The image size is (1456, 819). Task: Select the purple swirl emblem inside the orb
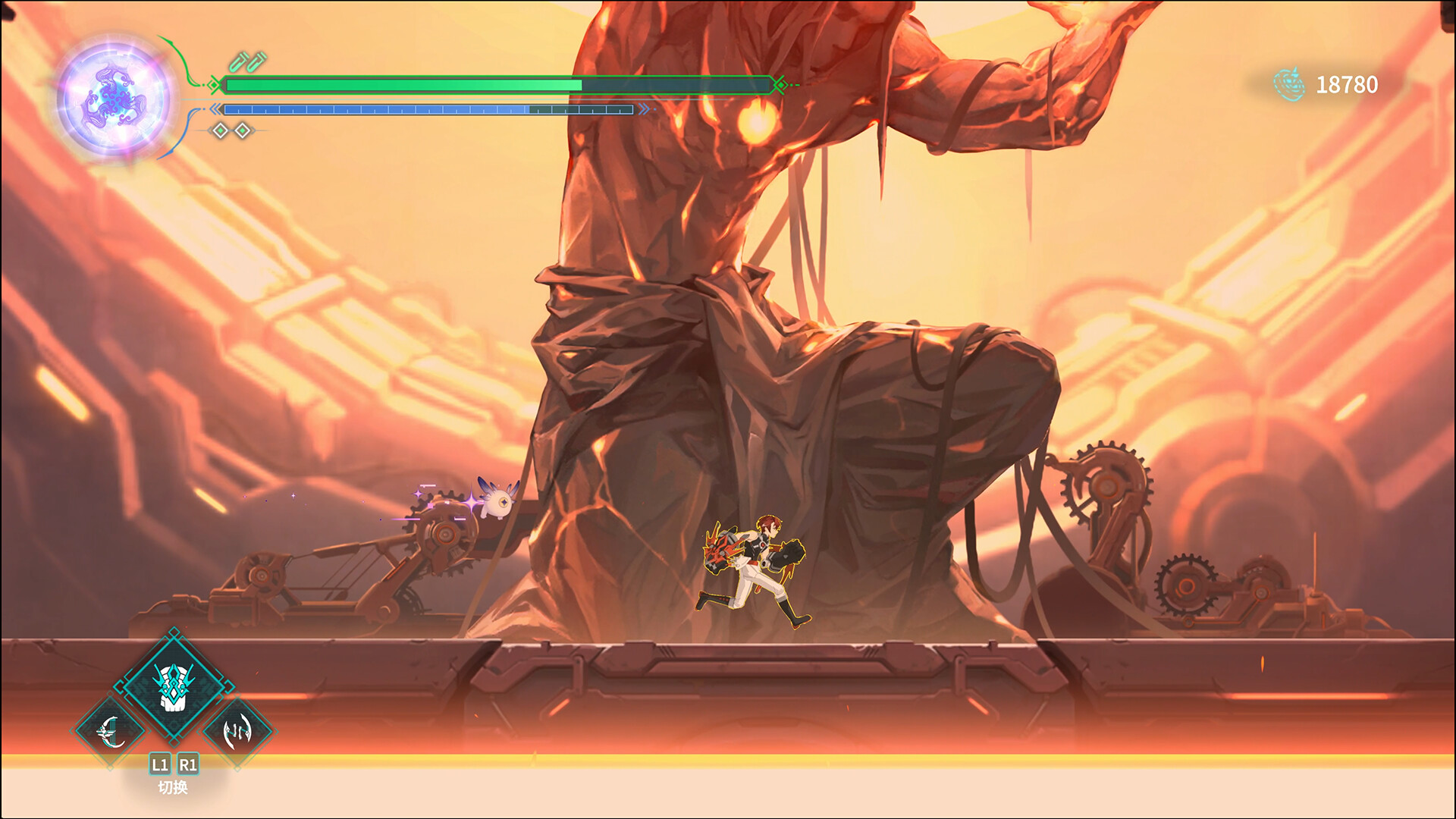tap(114, 93)
